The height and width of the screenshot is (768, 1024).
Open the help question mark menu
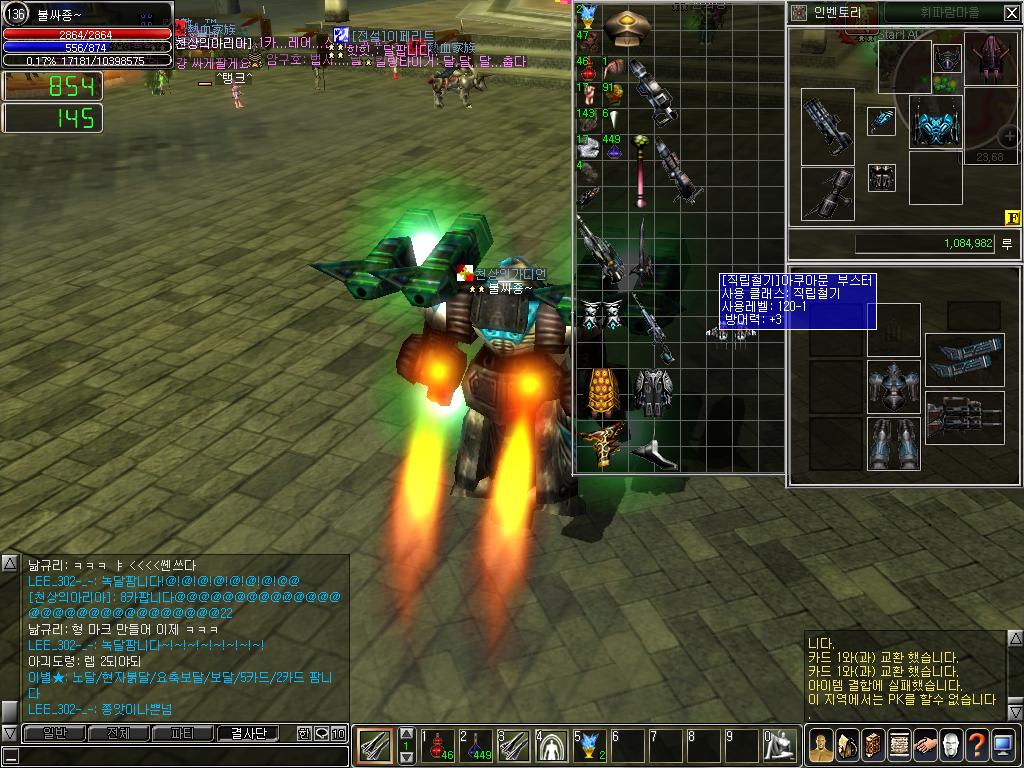[977, 745]
